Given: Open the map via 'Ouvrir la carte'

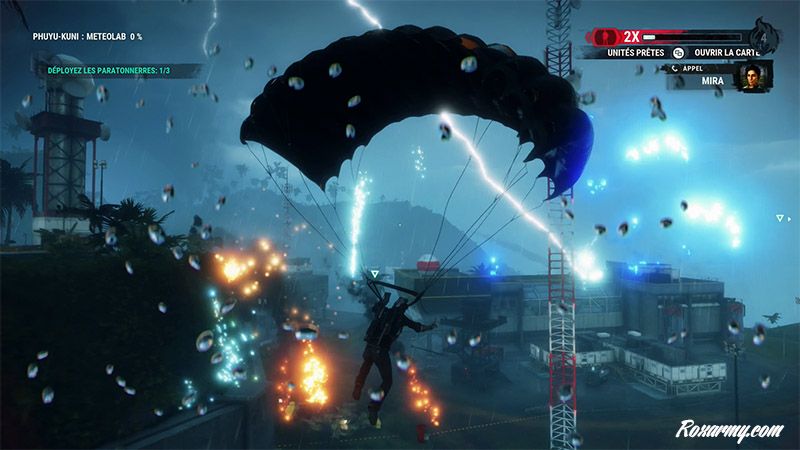Looking at the screenshot, I should tap(721, 52).
